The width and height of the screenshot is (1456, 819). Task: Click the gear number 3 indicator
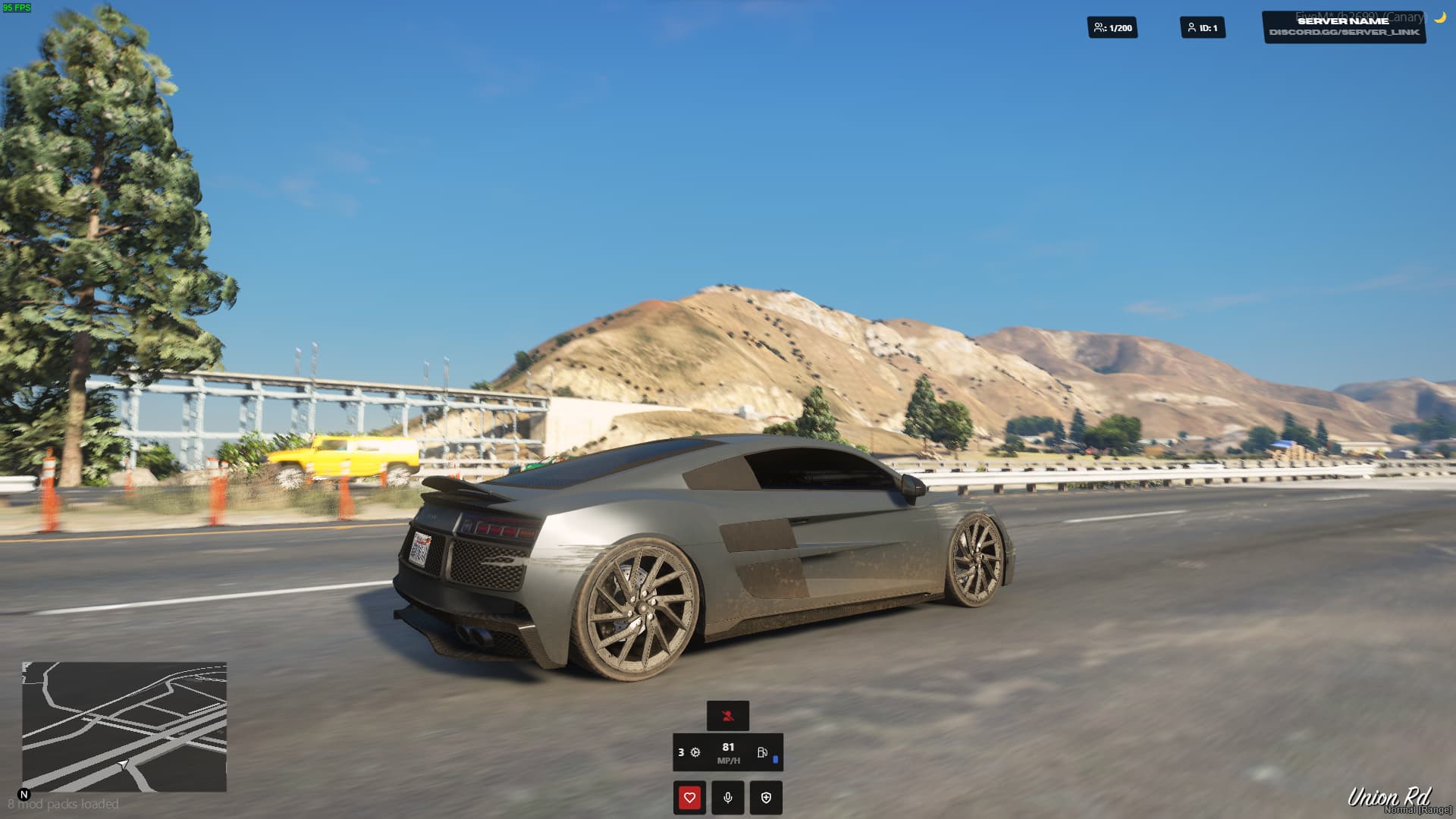680,752
